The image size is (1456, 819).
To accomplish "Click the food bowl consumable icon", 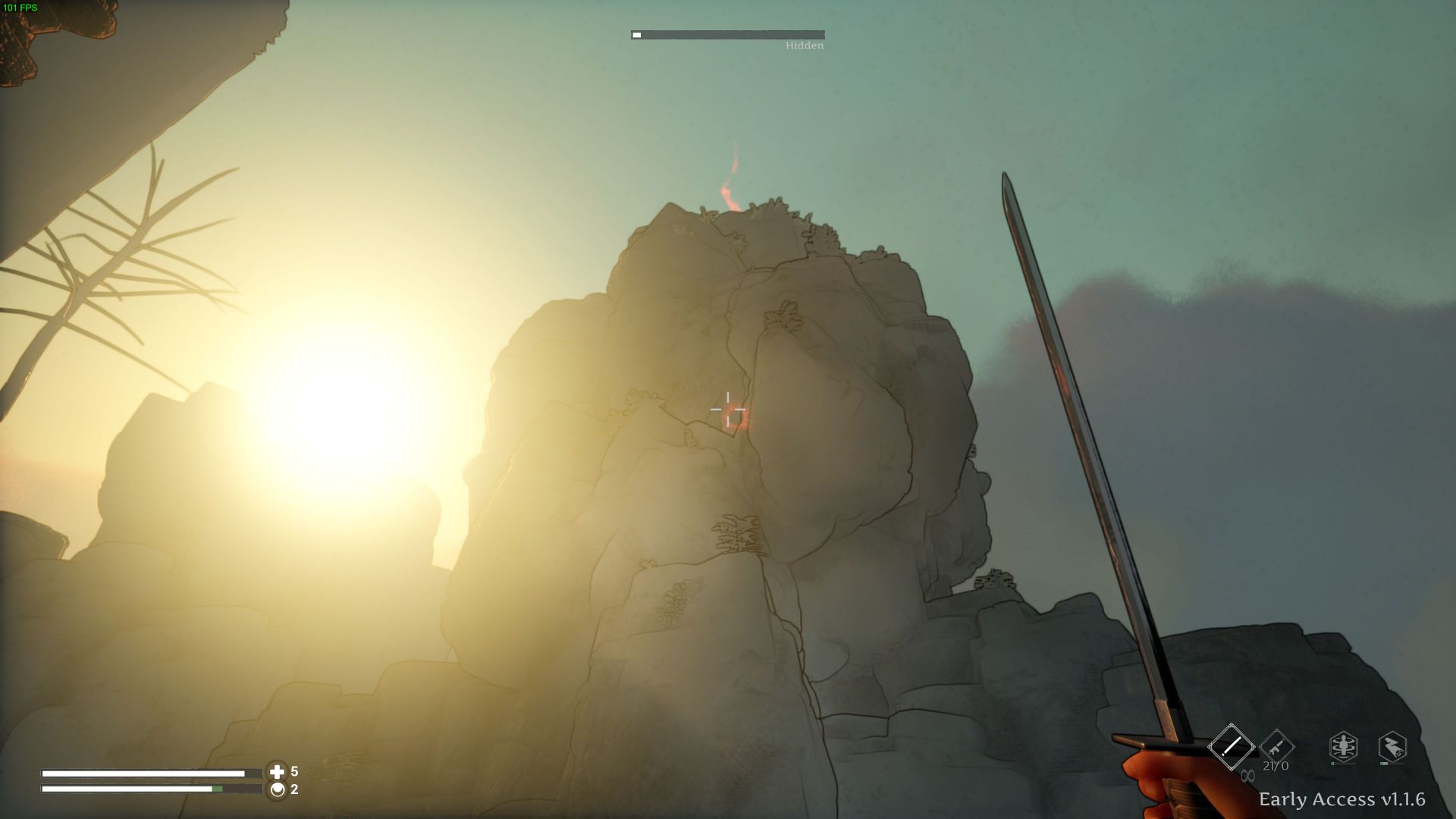I will (x=277, y=789).
